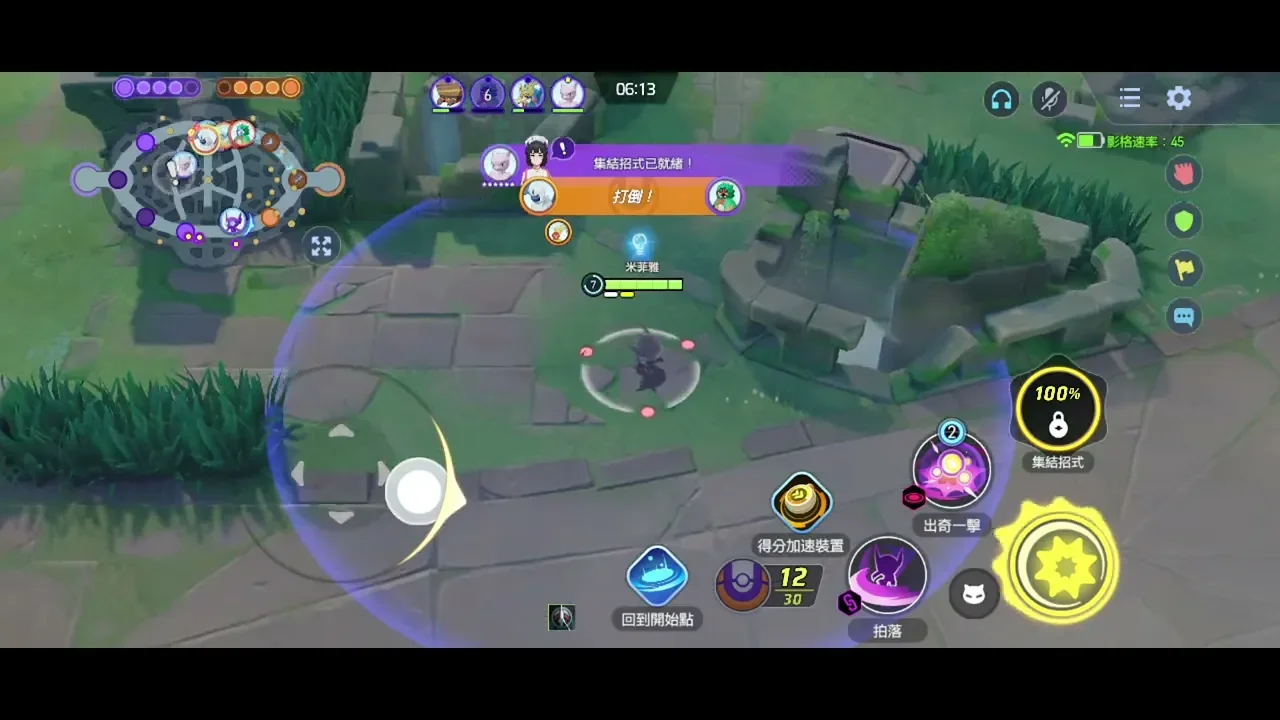Activate the 100% Unite Move button
This screenshot has height=720, width=1280.
click(x=1057, y=409)
